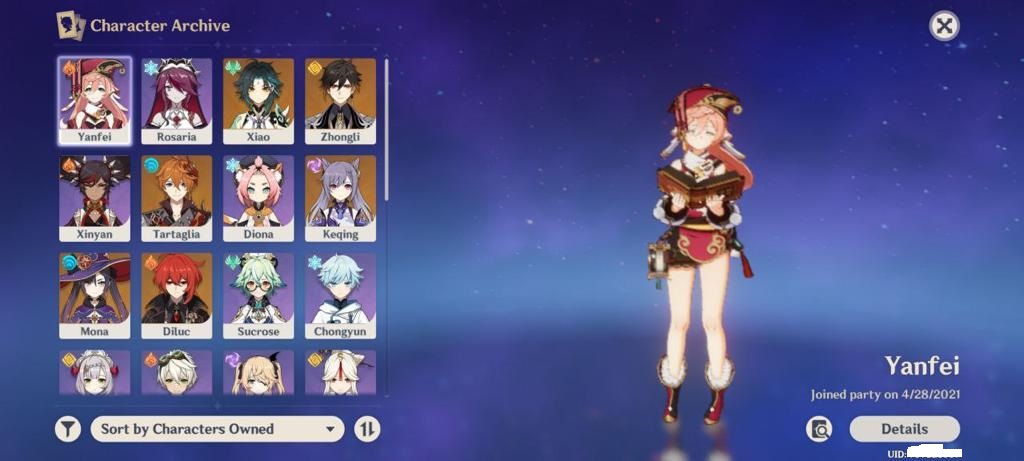Choose Rosaria from the character grid
This screenshot has height=461, width=1024.
[x=176, y=100]
